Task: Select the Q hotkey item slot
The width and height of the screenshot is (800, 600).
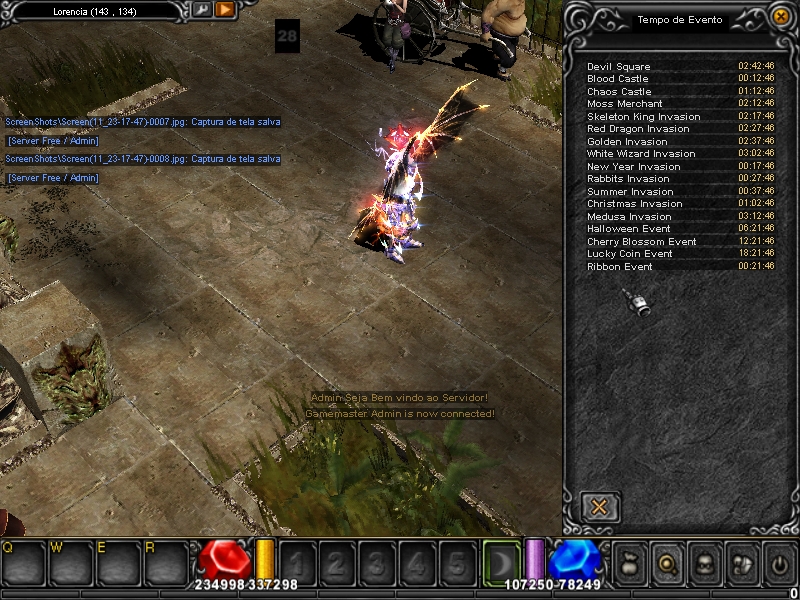Action: (23, 563)
